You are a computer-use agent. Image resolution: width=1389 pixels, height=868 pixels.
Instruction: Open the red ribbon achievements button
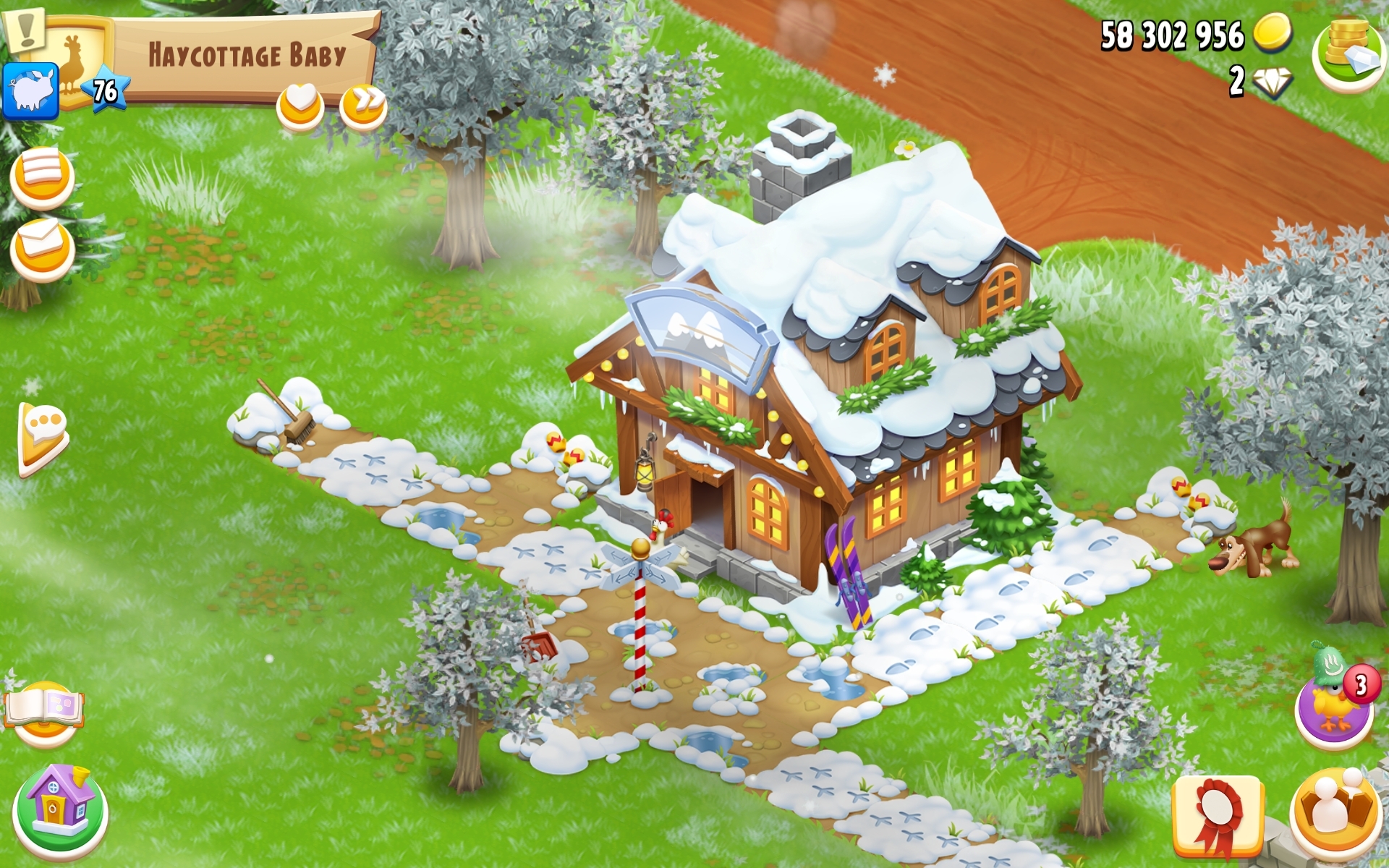click(1218, 816)
